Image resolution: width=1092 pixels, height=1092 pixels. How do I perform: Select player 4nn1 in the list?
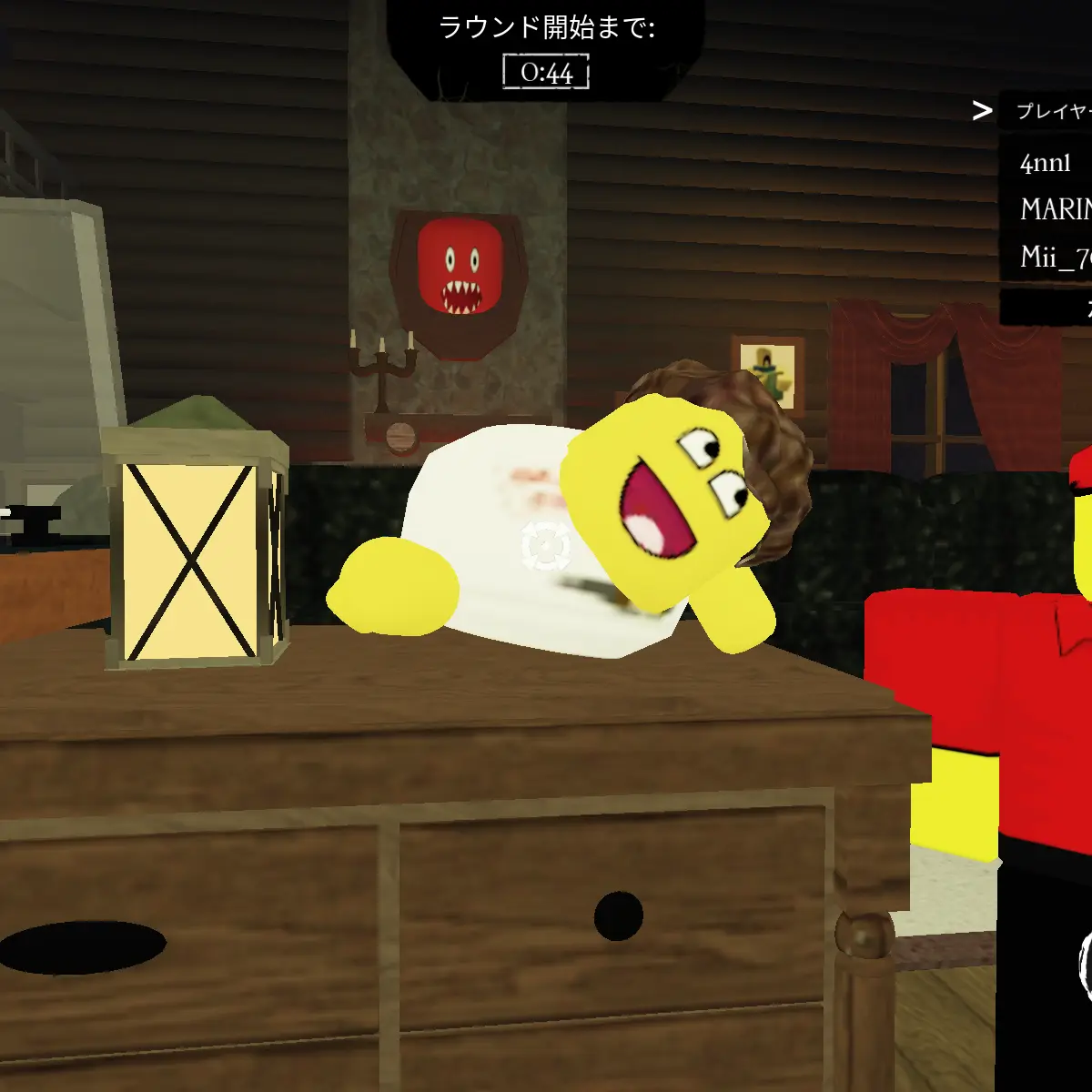1046,163
